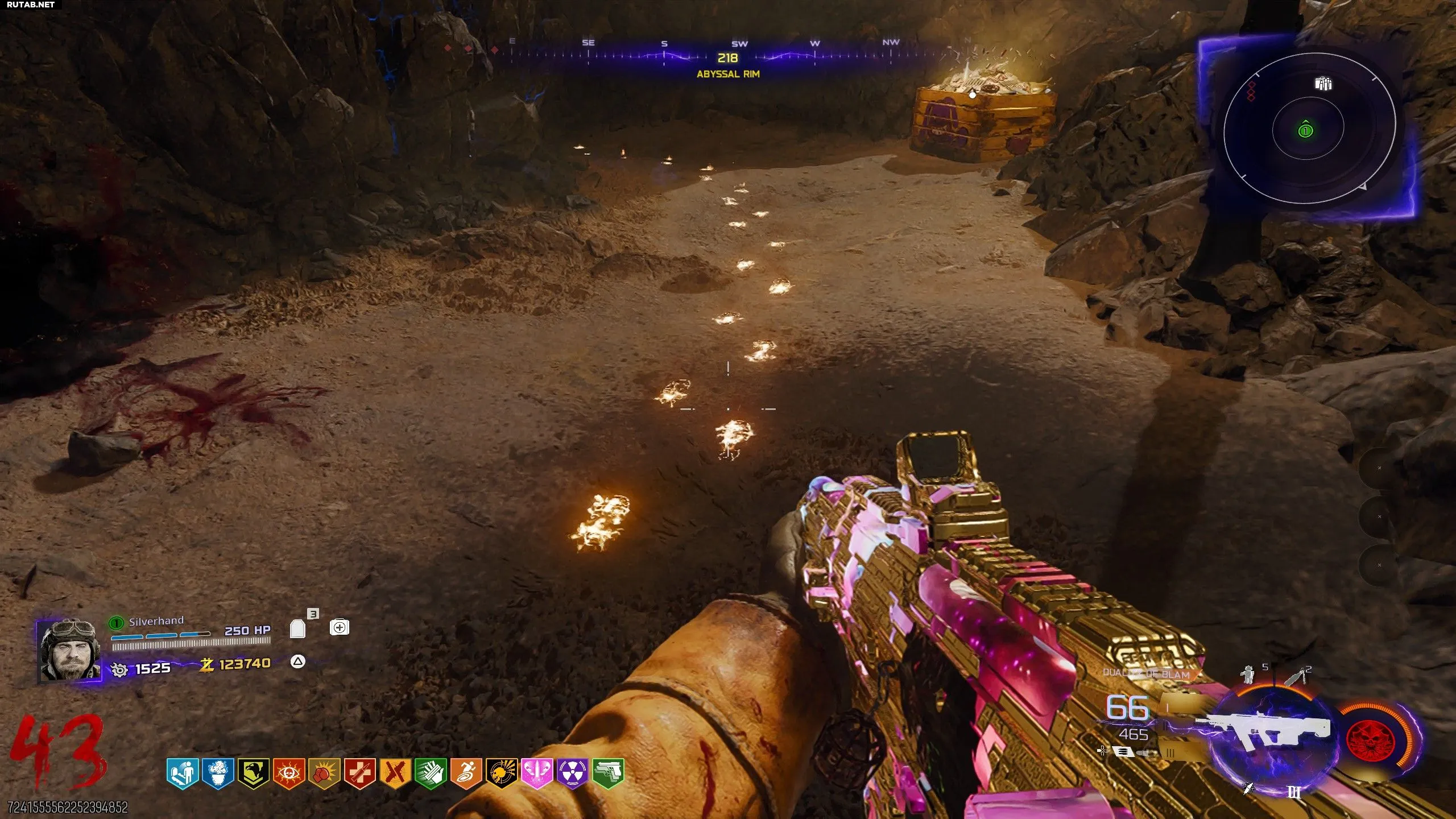Screen dimensions: 1456x819
Task: Select the green Mule Kick pistols perk
Action: (608, 773)
